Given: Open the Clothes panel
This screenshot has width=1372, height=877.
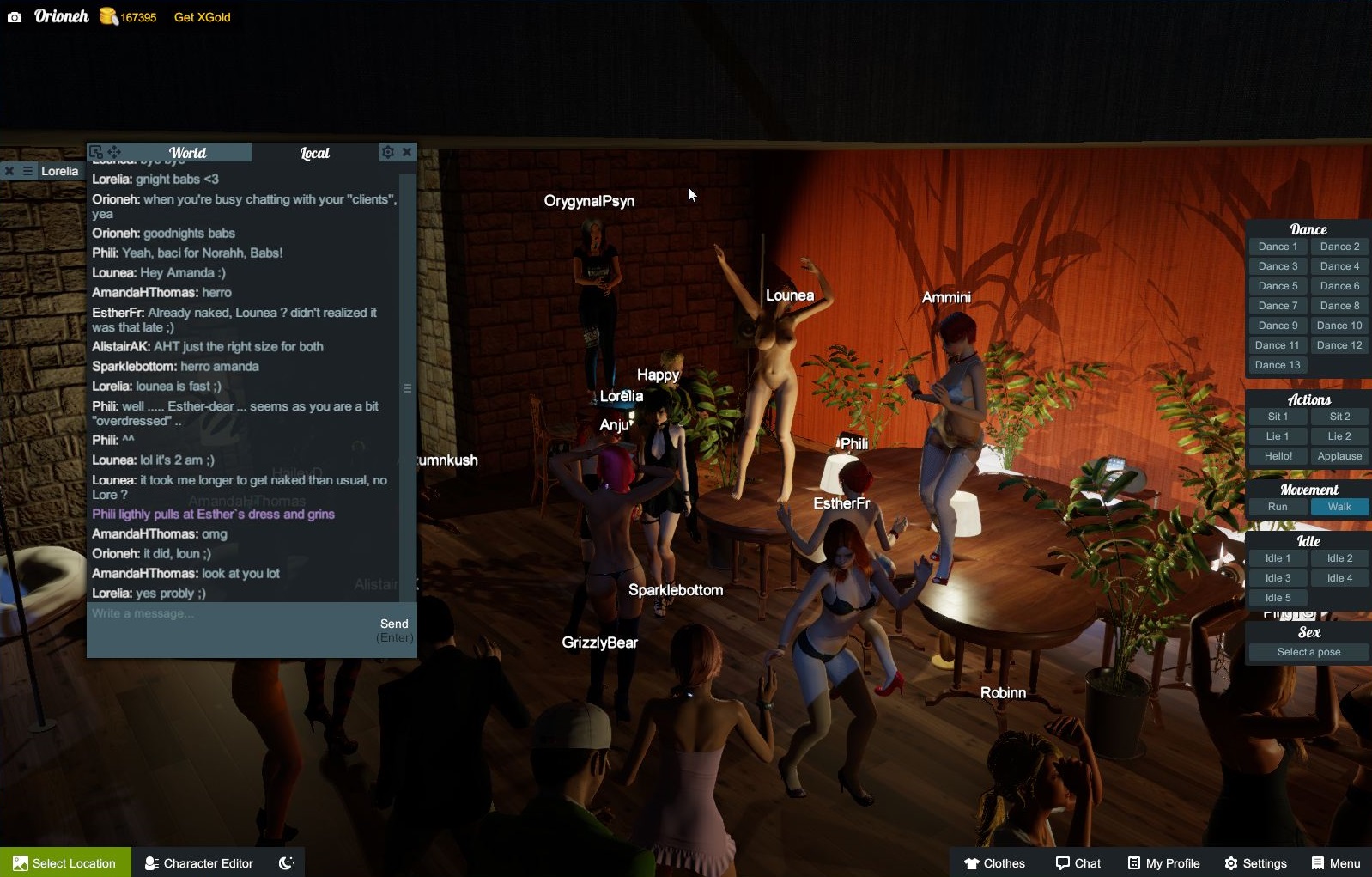Looking at the screenshot, I should pyautogui.click(x=994, y=863).
